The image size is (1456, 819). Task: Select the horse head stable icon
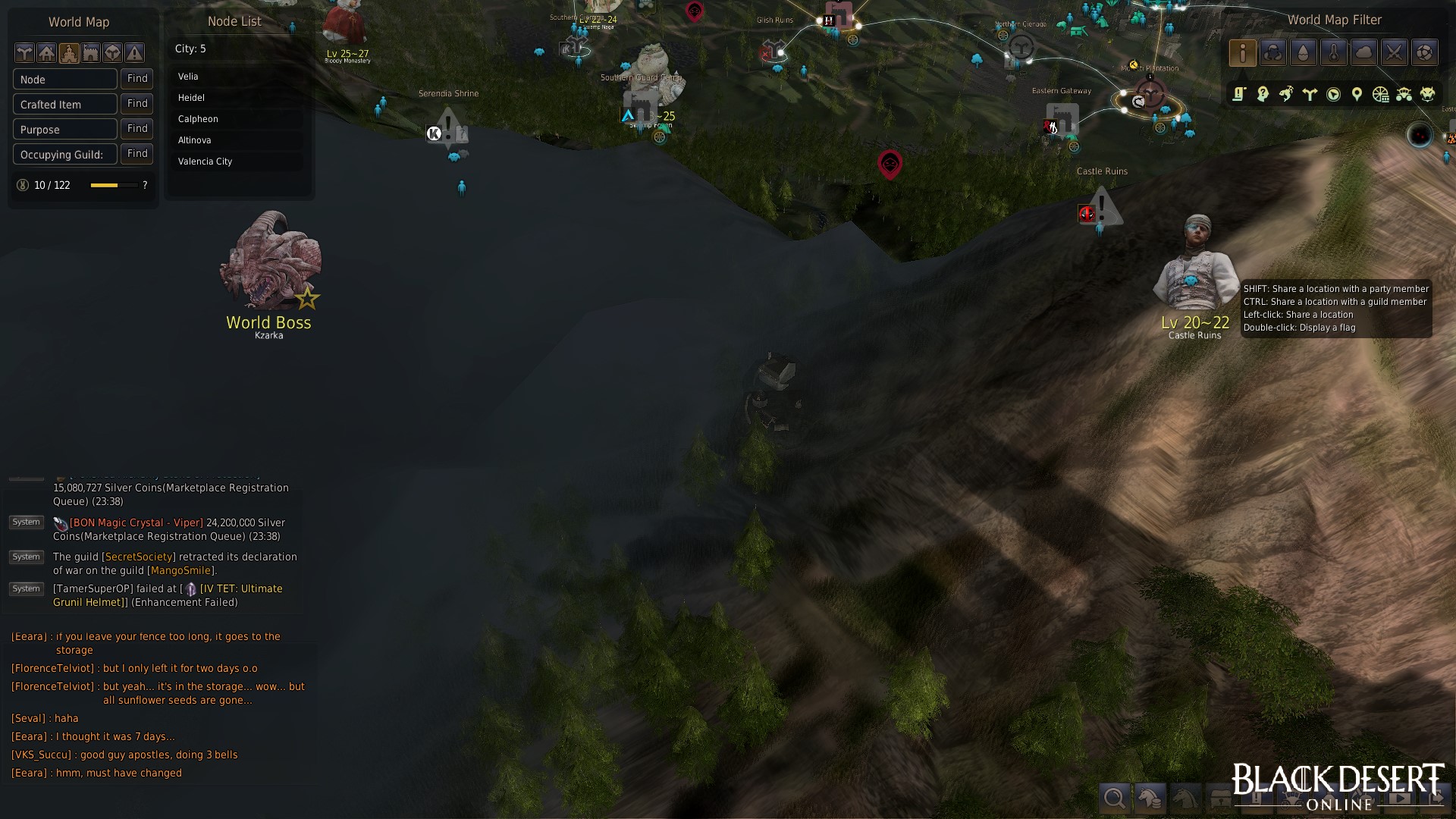(1187, 798)
